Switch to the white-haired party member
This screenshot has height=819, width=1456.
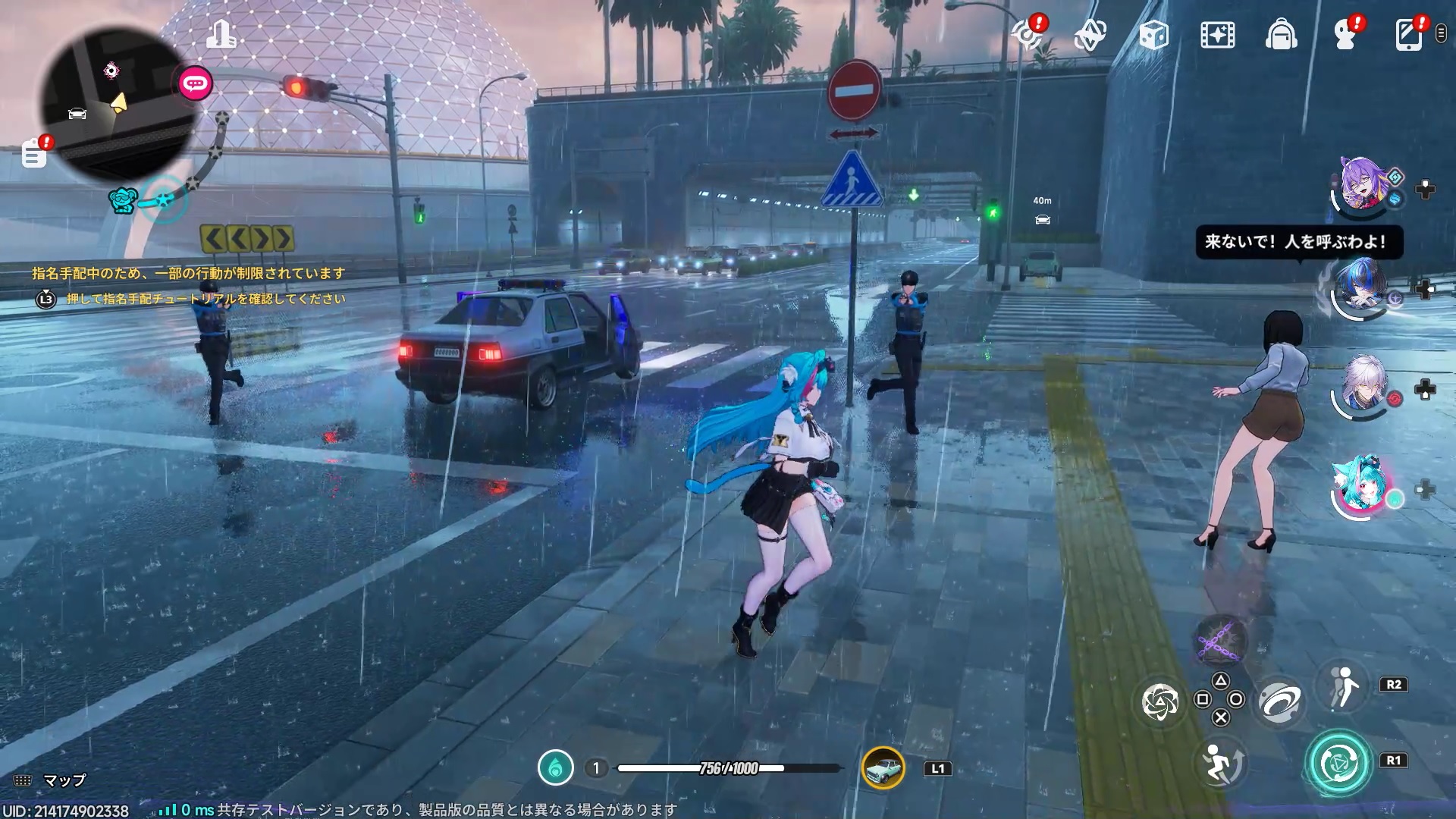pyautogui.click(x=1364, y=387)
